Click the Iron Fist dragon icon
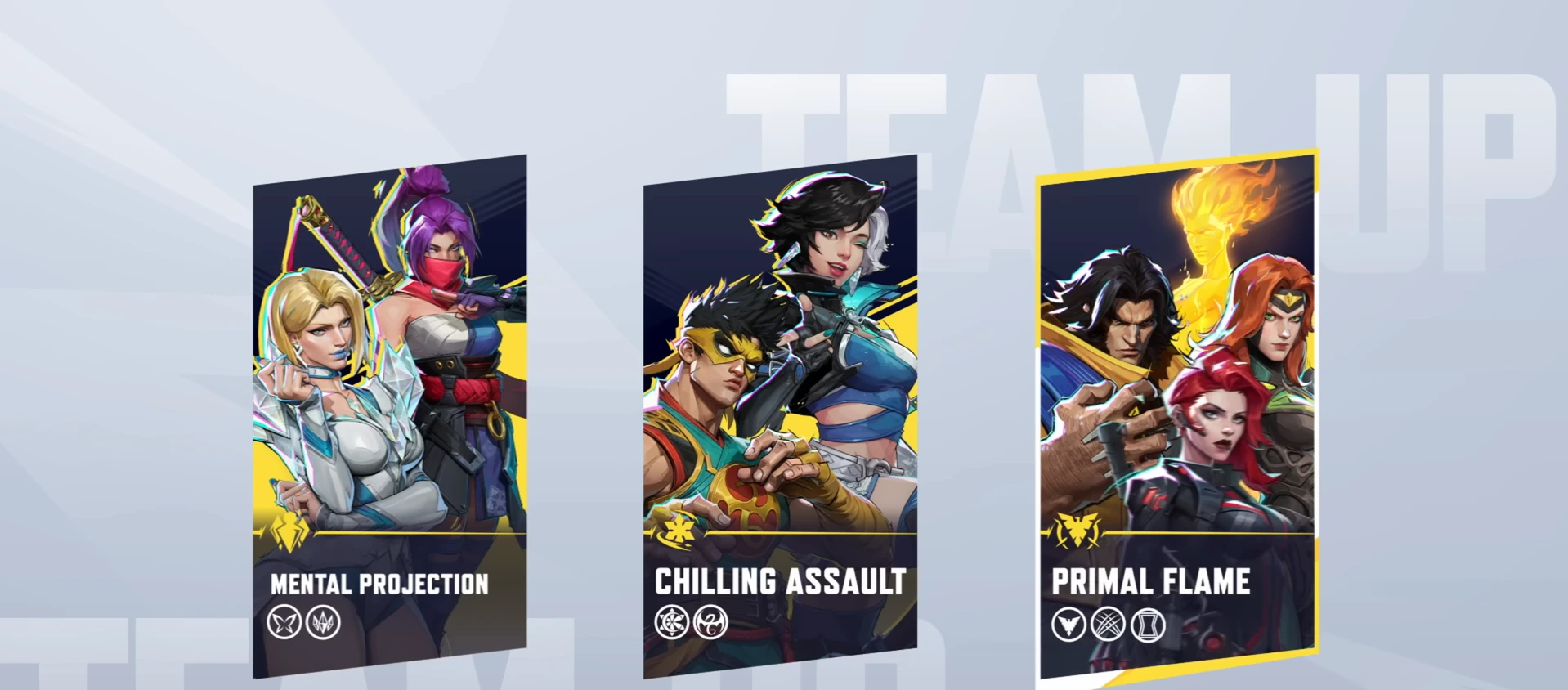Viewport: 1568px width, 690px height. pos(710,622)
